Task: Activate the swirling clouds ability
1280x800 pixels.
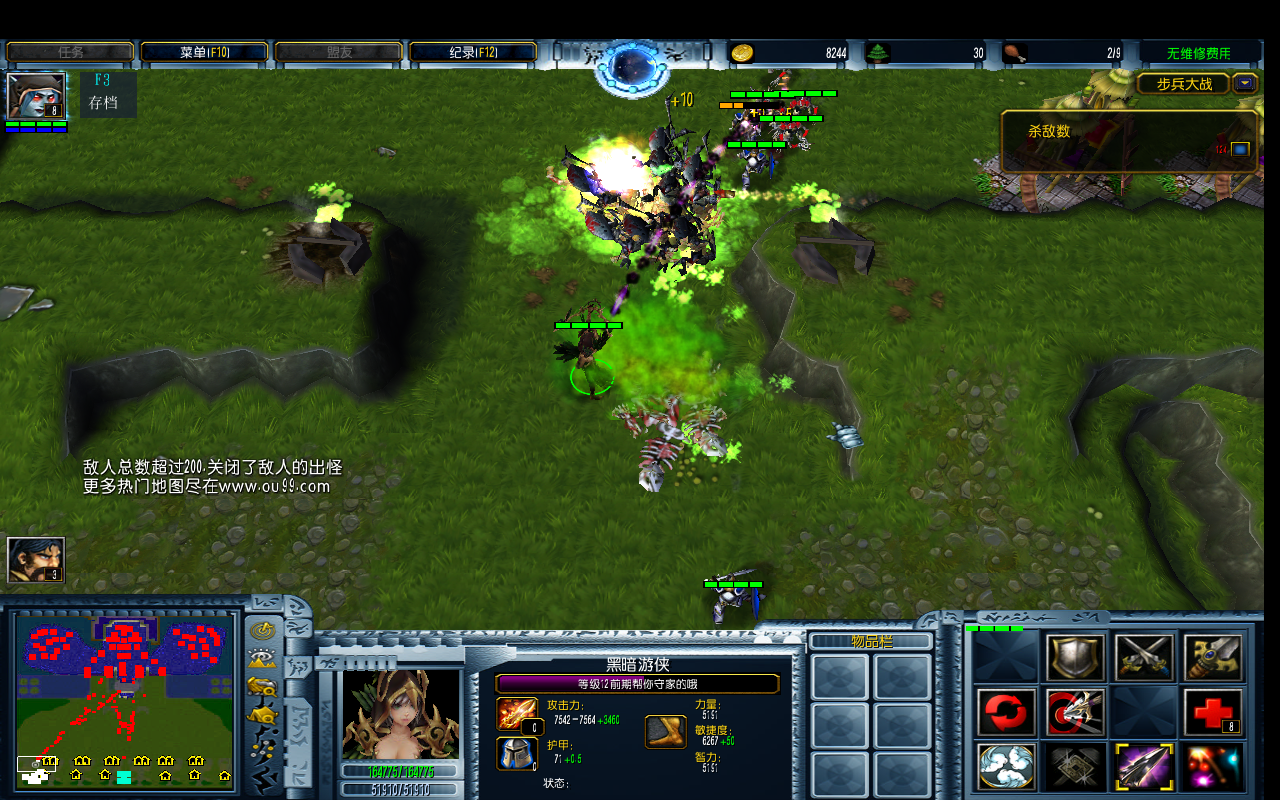Action: point(1006,767)
